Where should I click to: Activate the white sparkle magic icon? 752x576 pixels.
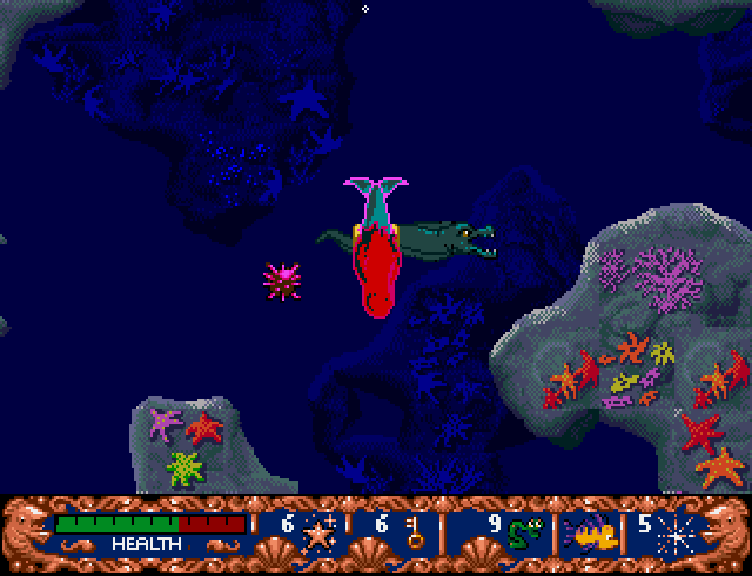click(674, 533)
